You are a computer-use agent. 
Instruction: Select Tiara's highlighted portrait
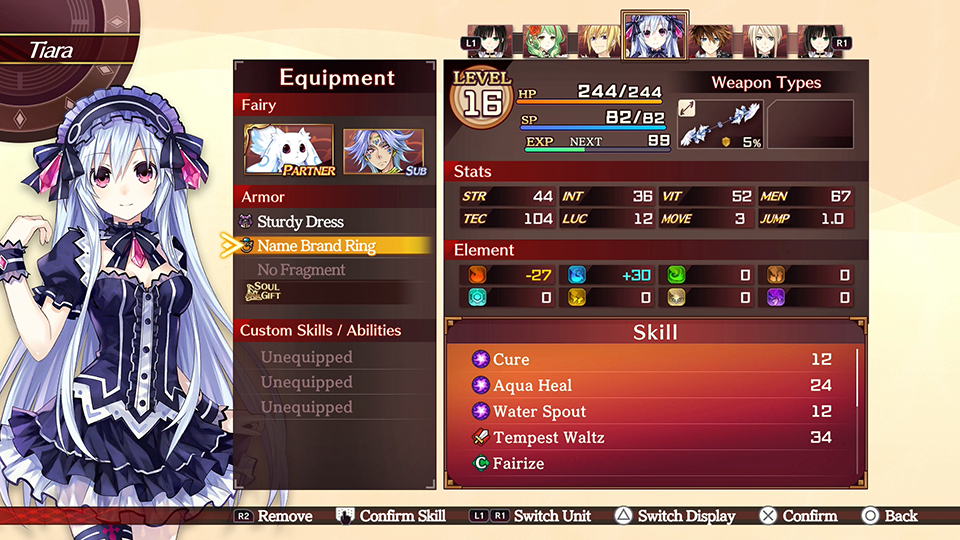pyautogui.click(x=654, y=37)
